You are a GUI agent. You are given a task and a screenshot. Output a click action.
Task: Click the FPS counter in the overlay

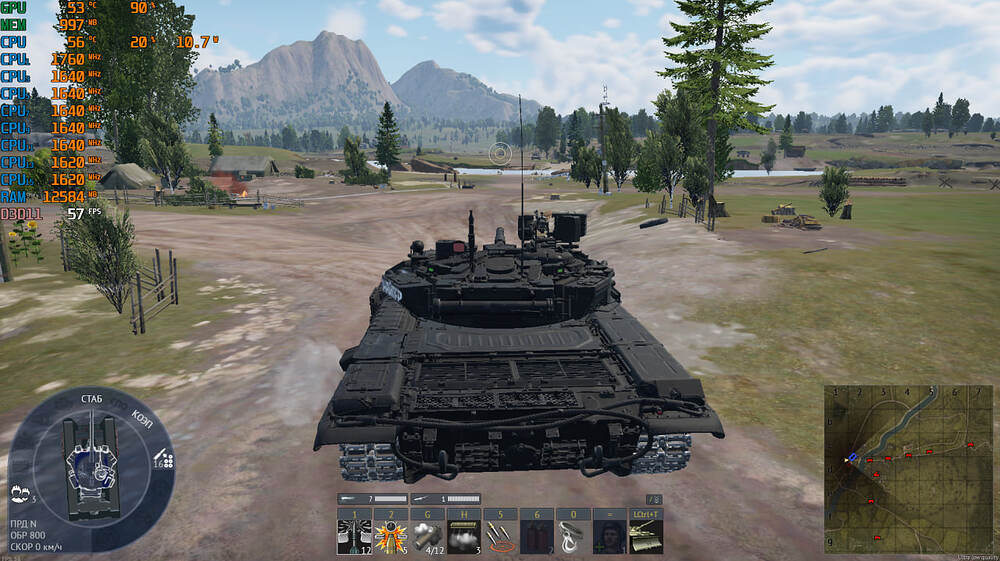[76, 213]
